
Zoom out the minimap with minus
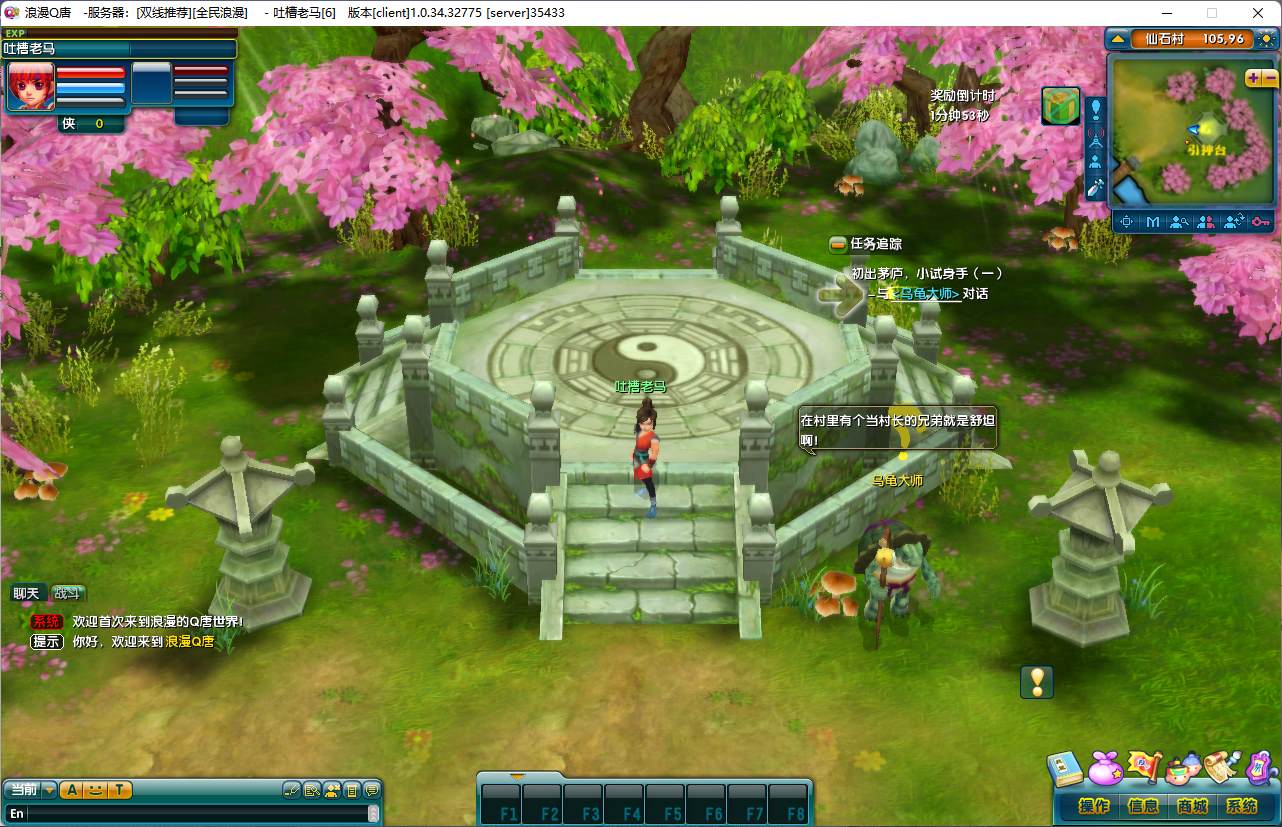pyautogui.click(x=1269, y=78)
